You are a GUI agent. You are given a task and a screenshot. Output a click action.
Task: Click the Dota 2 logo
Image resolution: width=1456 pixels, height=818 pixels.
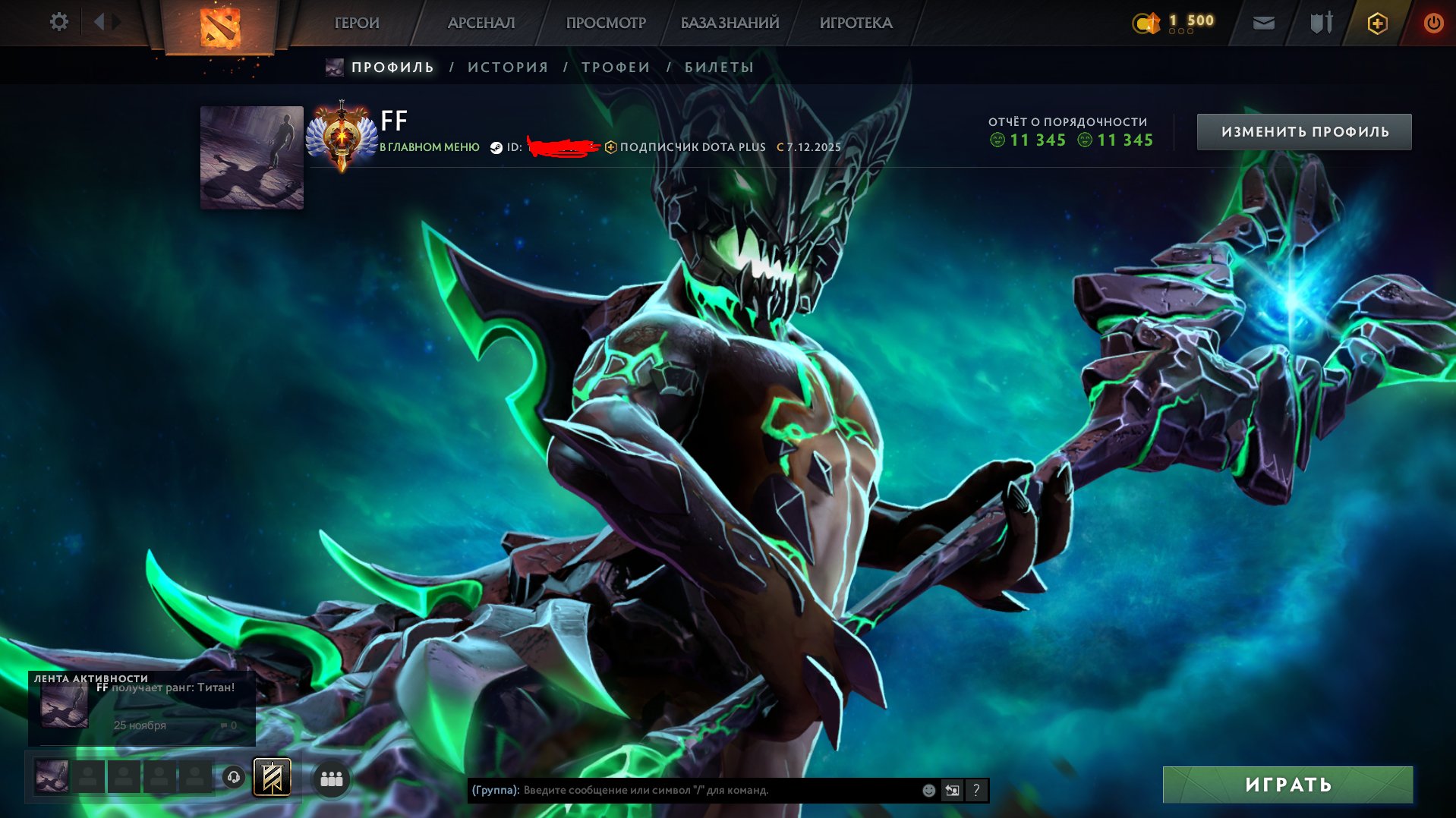220,25
